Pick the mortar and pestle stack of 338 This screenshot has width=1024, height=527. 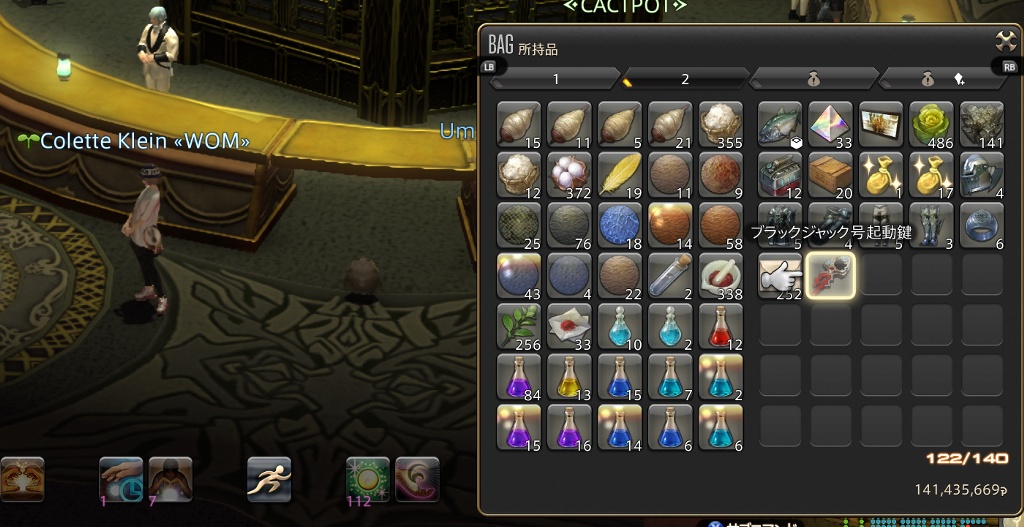[x=720, y=275]
